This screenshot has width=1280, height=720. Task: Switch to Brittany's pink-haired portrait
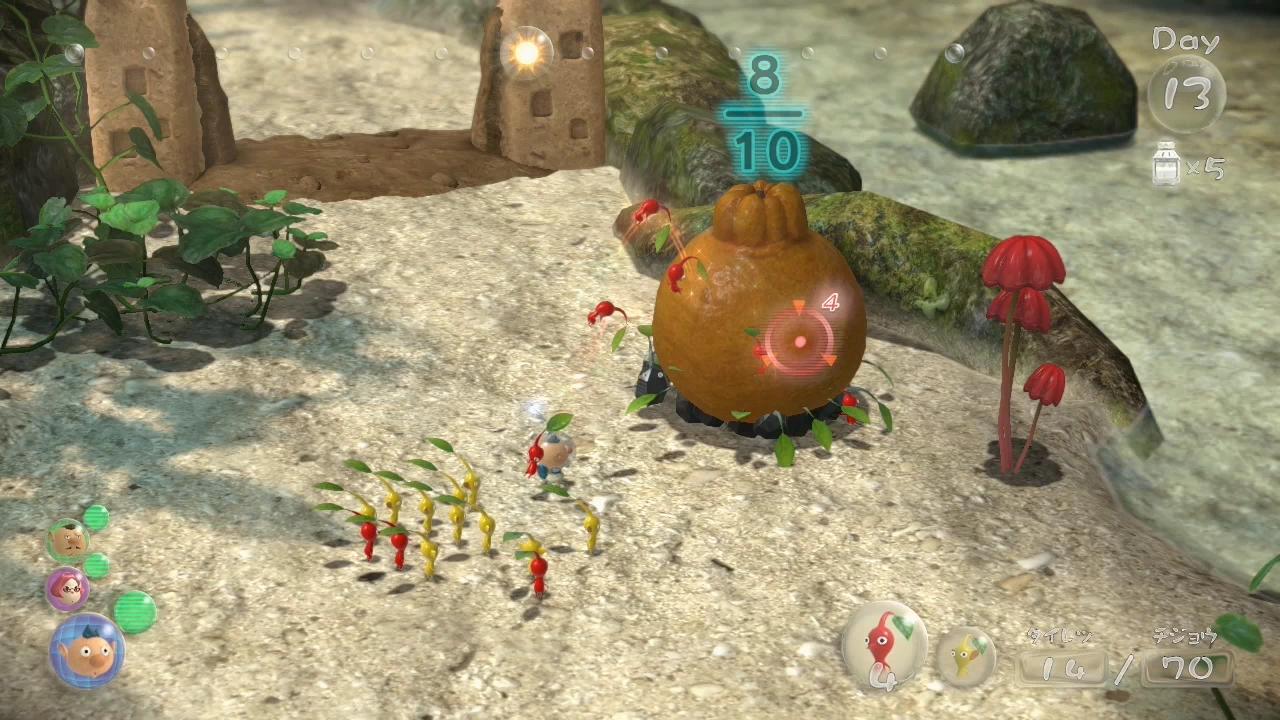point(67,589)
